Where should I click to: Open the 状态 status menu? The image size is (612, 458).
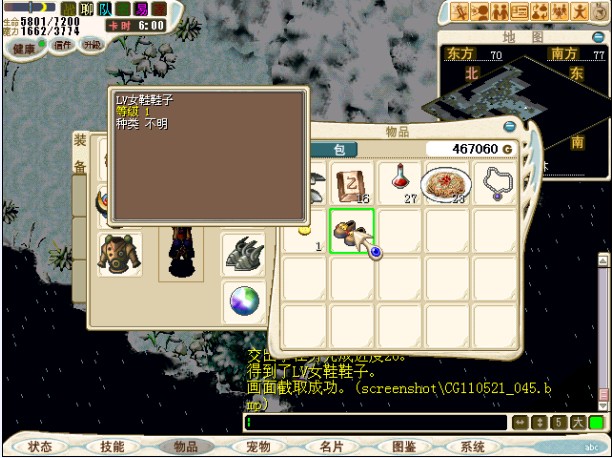(40, 447)
